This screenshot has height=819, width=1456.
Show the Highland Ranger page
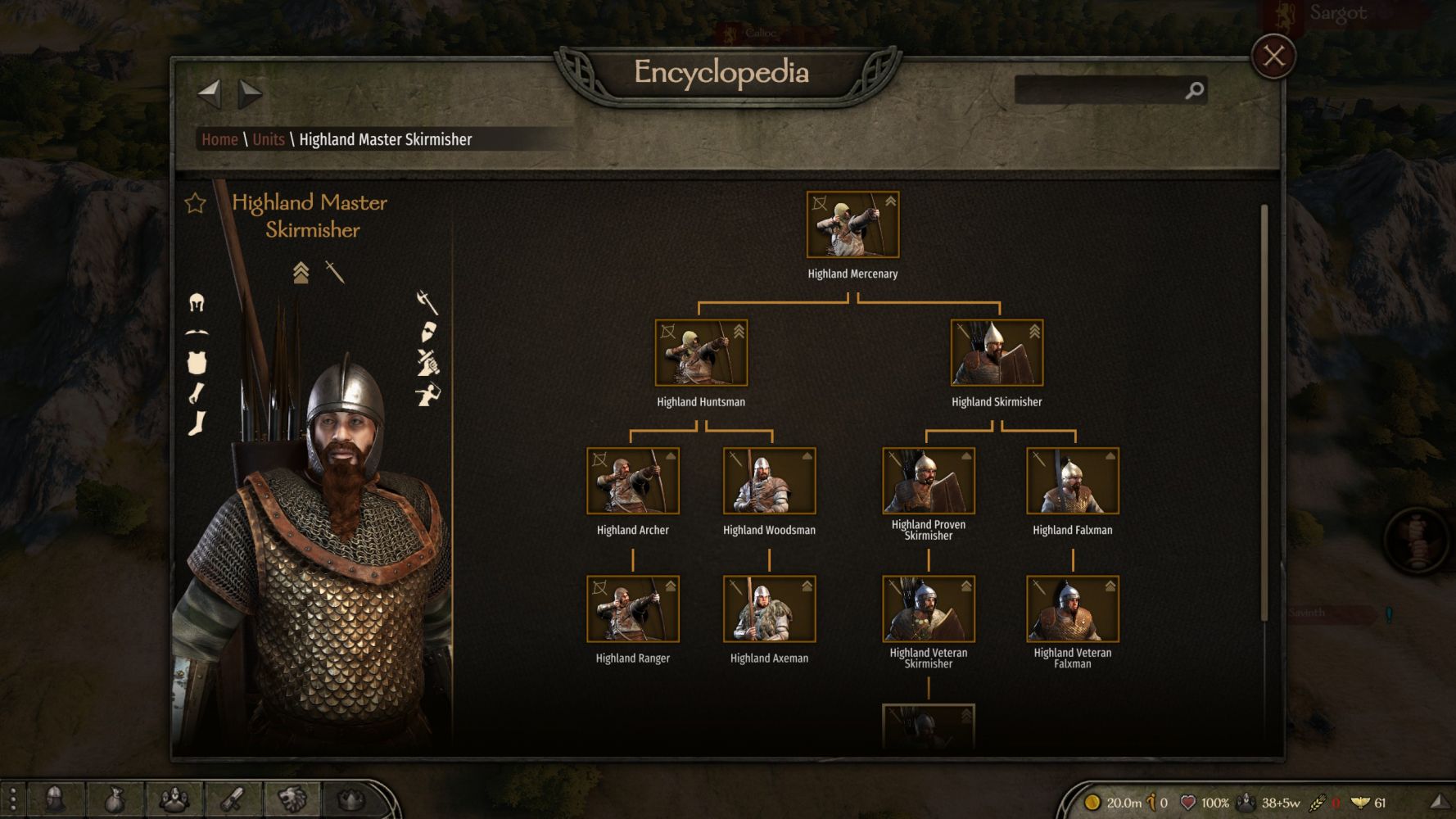pos(633,609)
